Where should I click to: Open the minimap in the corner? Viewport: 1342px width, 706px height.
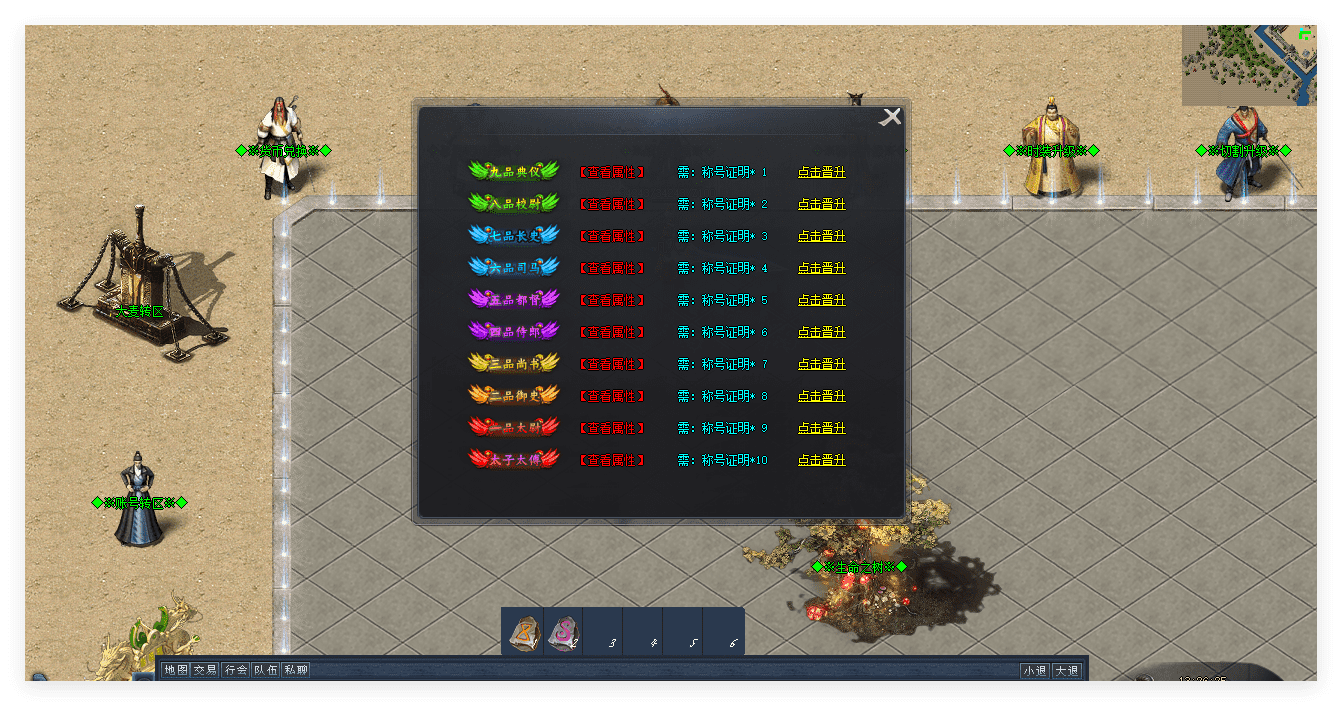click(1248, 65)
